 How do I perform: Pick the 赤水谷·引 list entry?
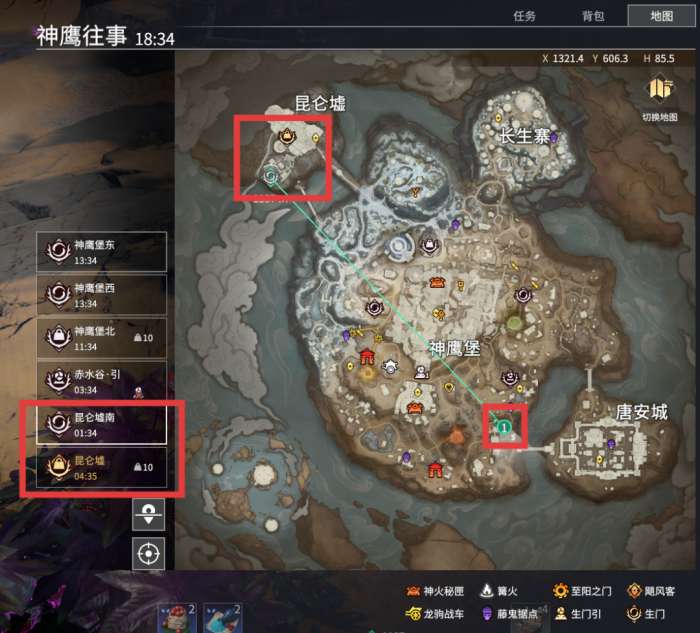(x=102, y=381)
